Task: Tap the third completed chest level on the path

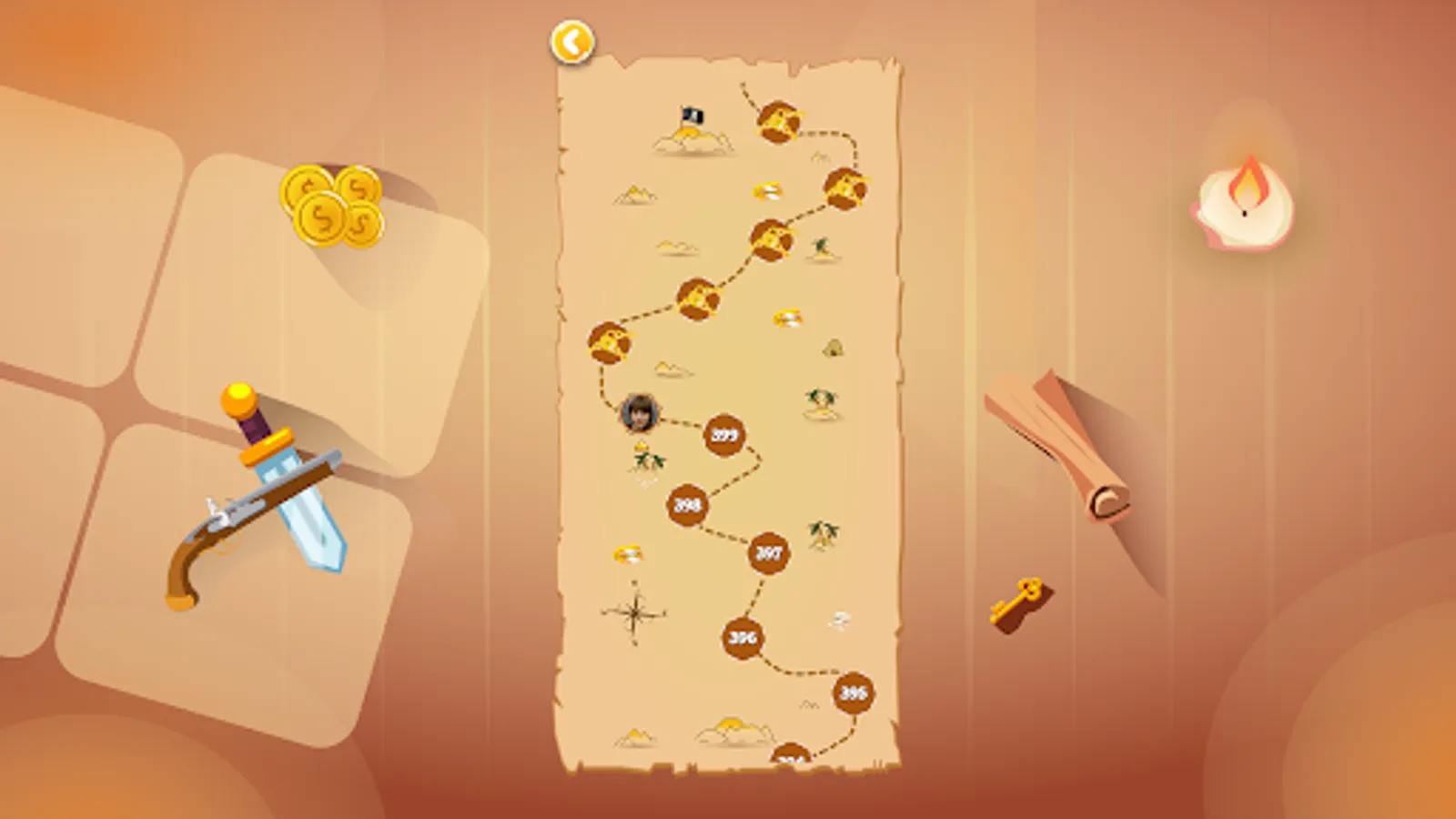Action: tap(771, 239)
